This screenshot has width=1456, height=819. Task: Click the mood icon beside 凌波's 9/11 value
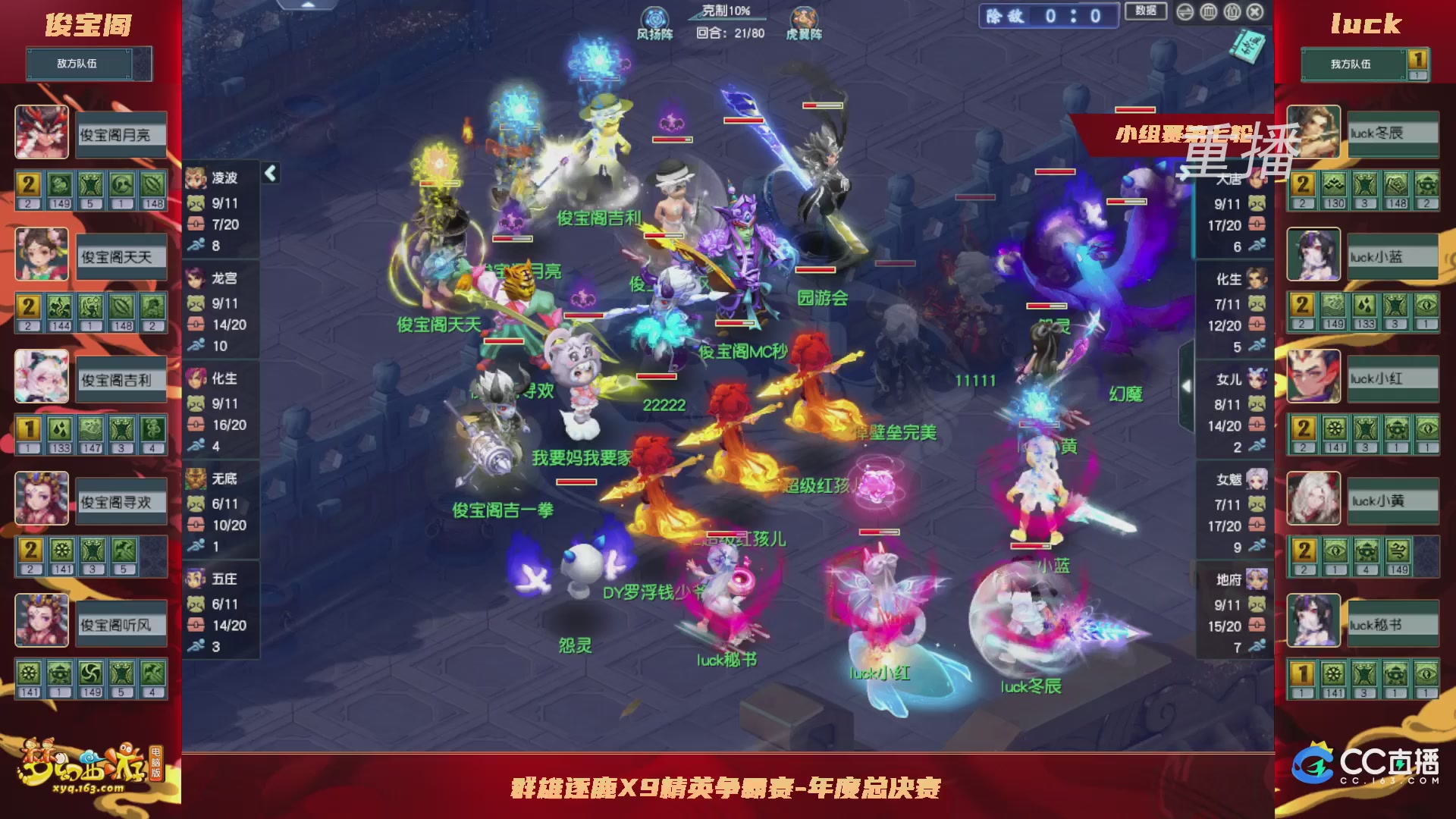[x=196, y=203]
